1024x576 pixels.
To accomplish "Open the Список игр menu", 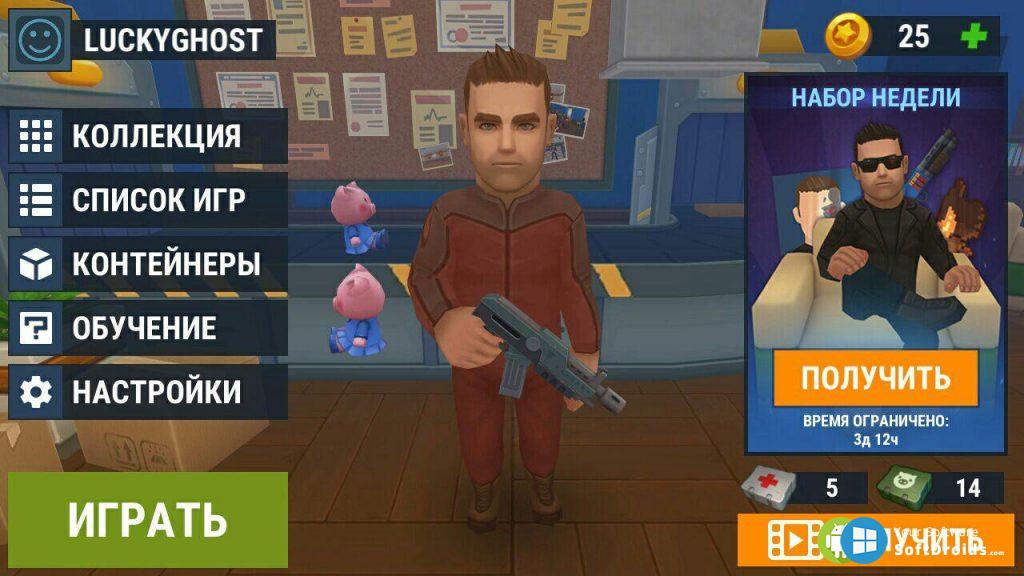I will 148,200.
